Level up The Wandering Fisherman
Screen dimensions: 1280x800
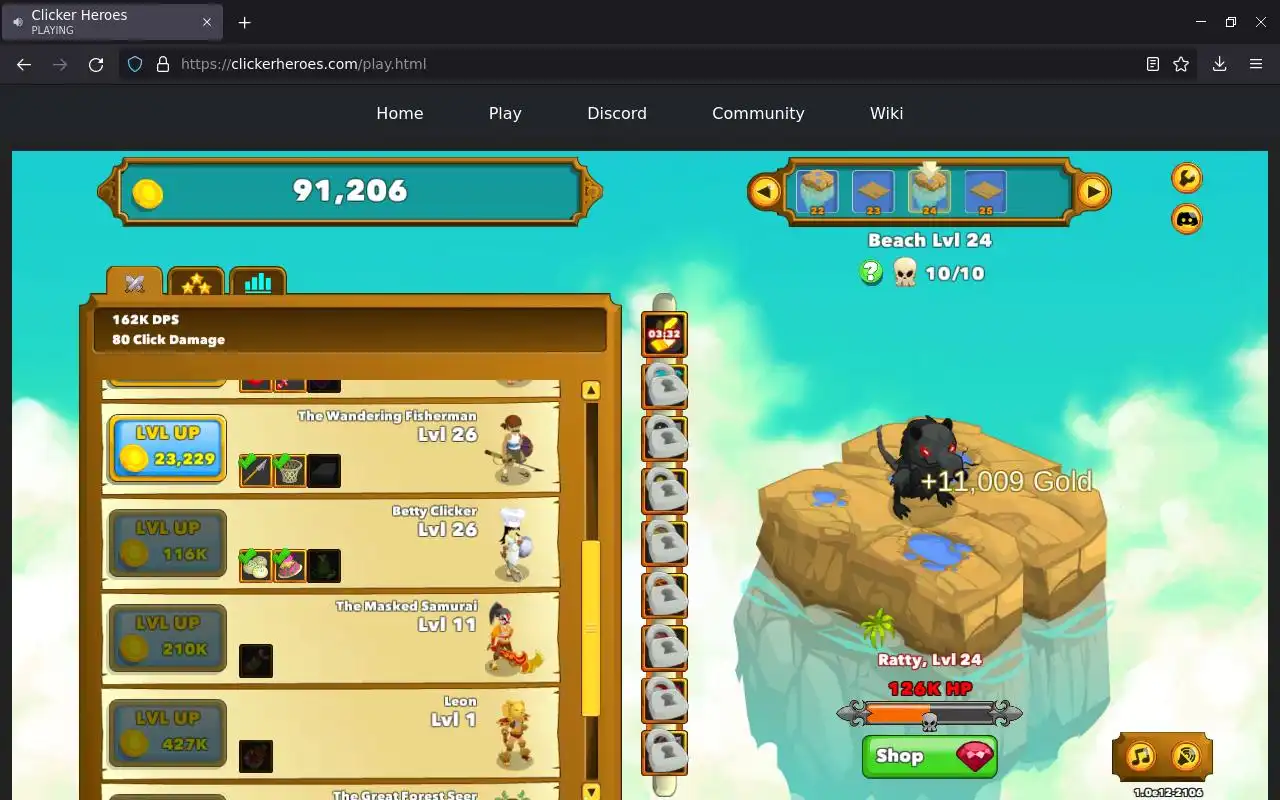(x=167, y=448)
